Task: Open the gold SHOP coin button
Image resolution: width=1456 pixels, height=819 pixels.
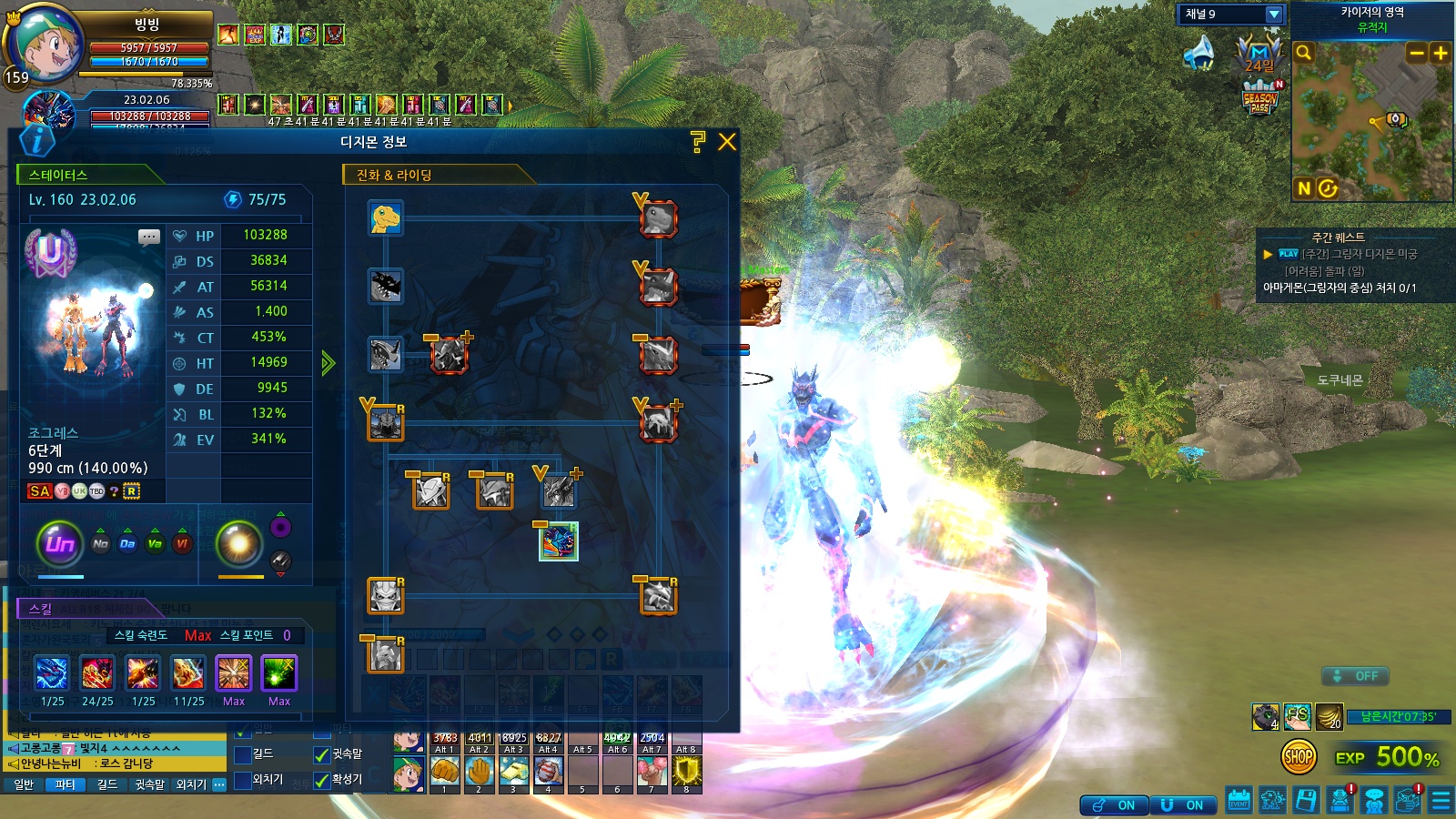Action: click(x=1299, y=756)
